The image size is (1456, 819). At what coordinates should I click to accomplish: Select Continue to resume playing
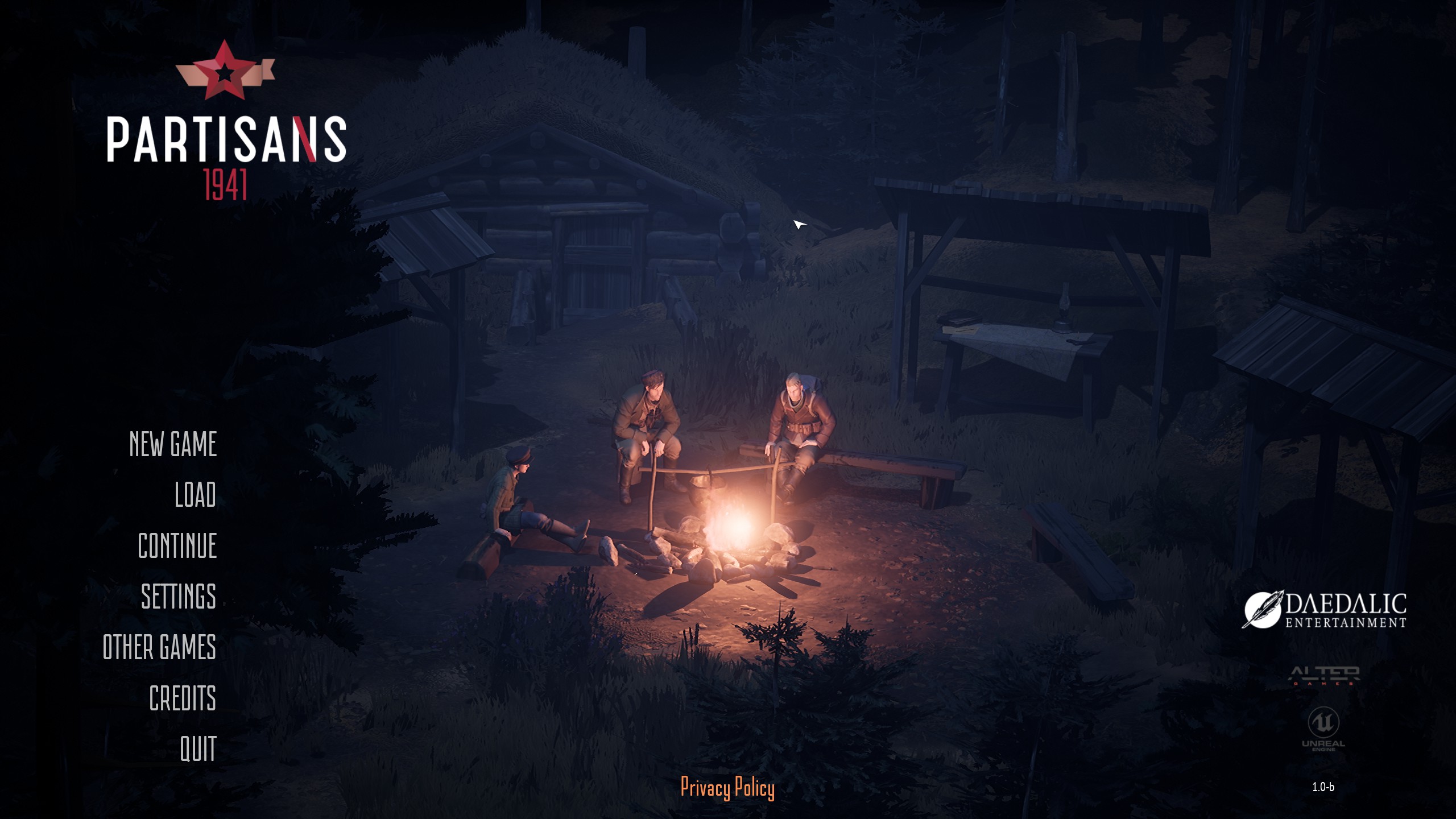tap(177, 547)
